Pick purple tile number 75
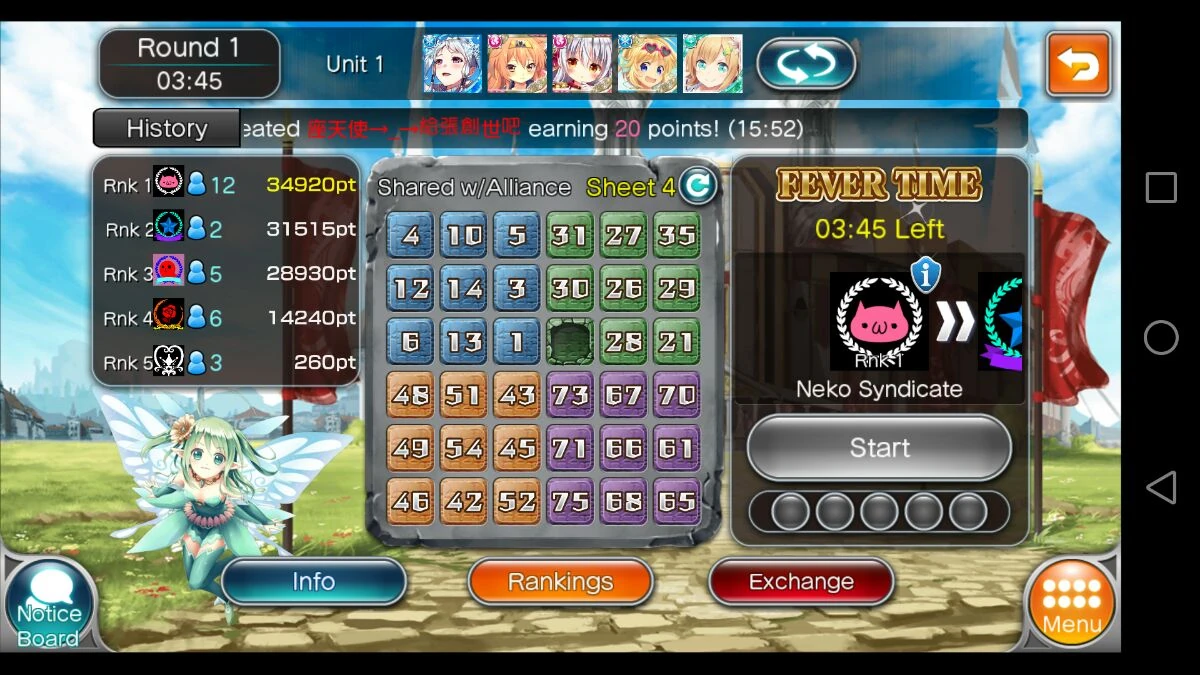1200x675 pixels. 570,501
